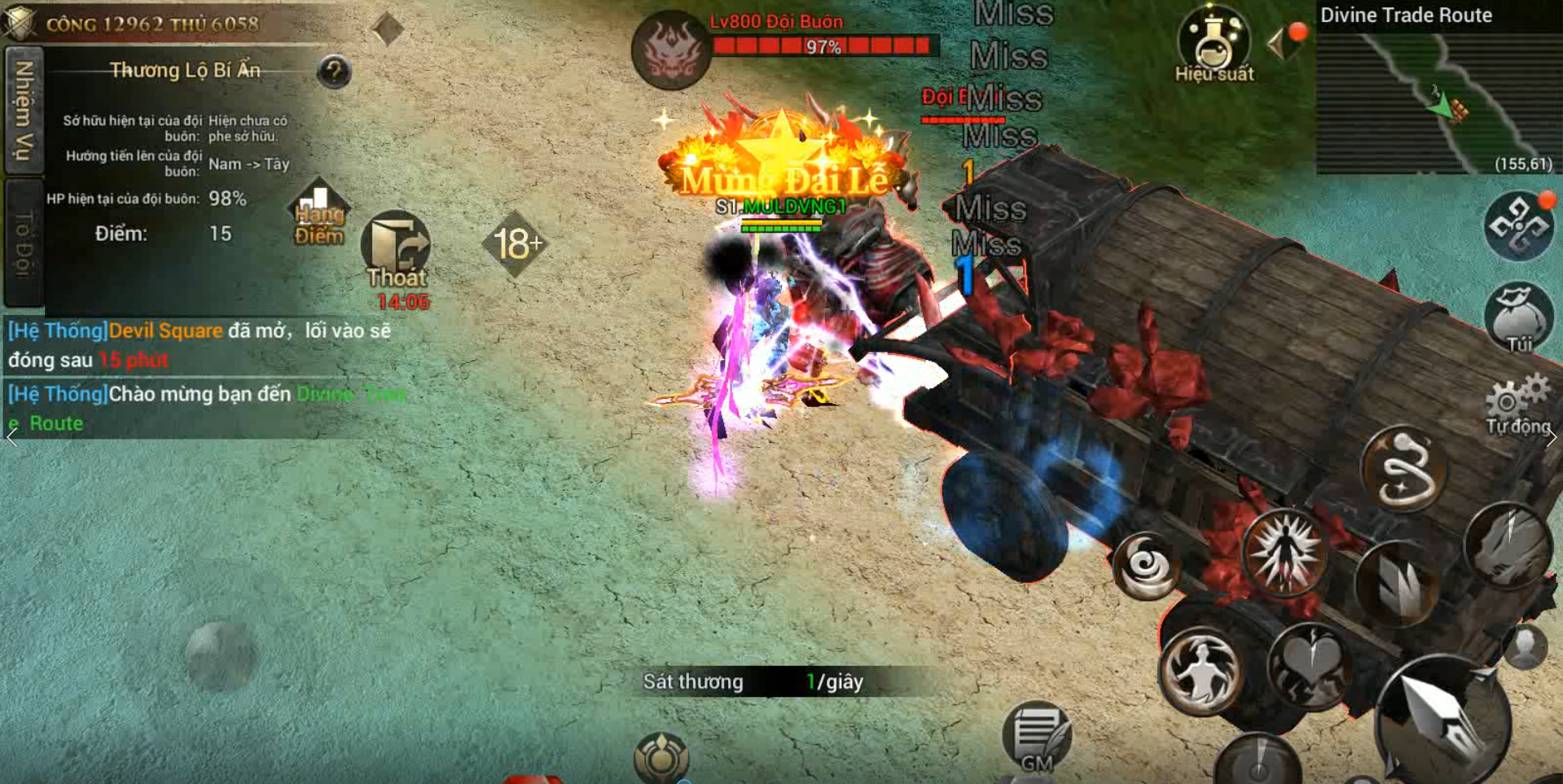Switch to the Nhiệm Vụ tab

pyautogui.click(x=24, y=109)
